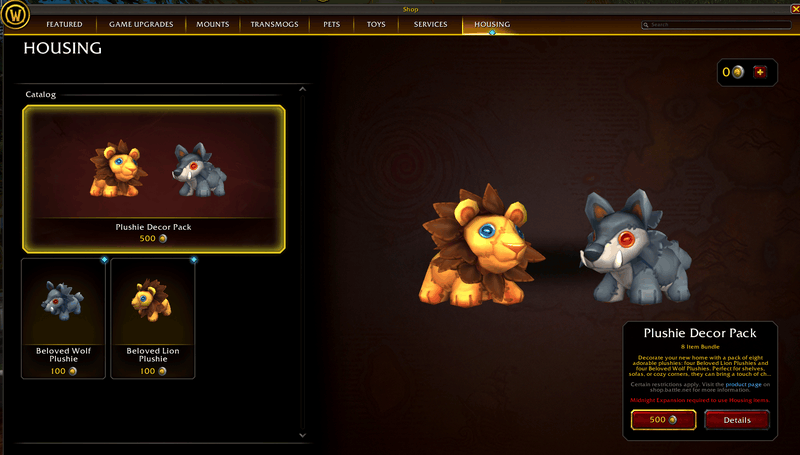The image size is (800, 455).
Task: Select the Housing tab
Action: pyautogui.click(x=491, y=24)
